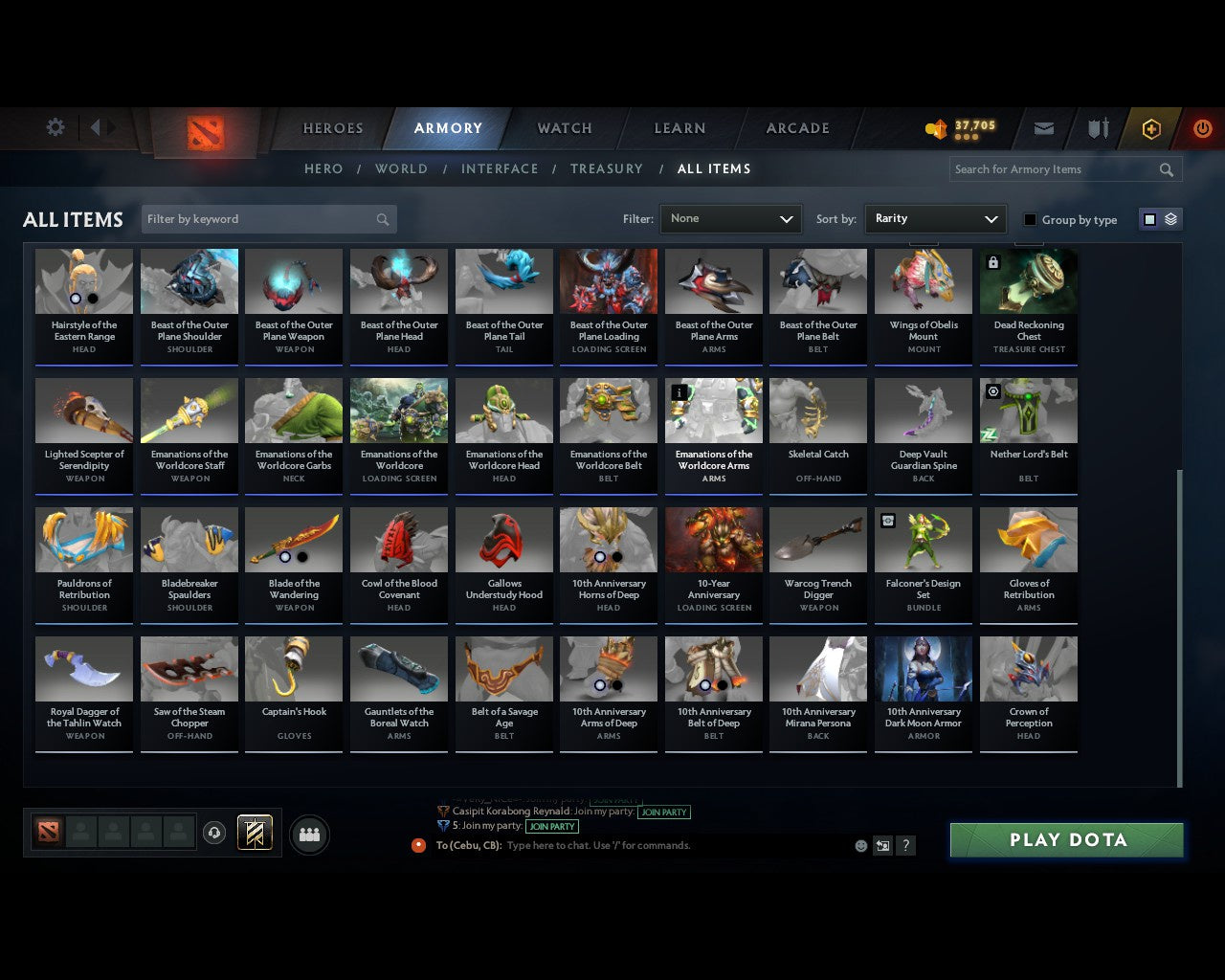Switch to stacked layers view mode
The width and height of the screenshot is (1225, 980).
[1170, 219]
